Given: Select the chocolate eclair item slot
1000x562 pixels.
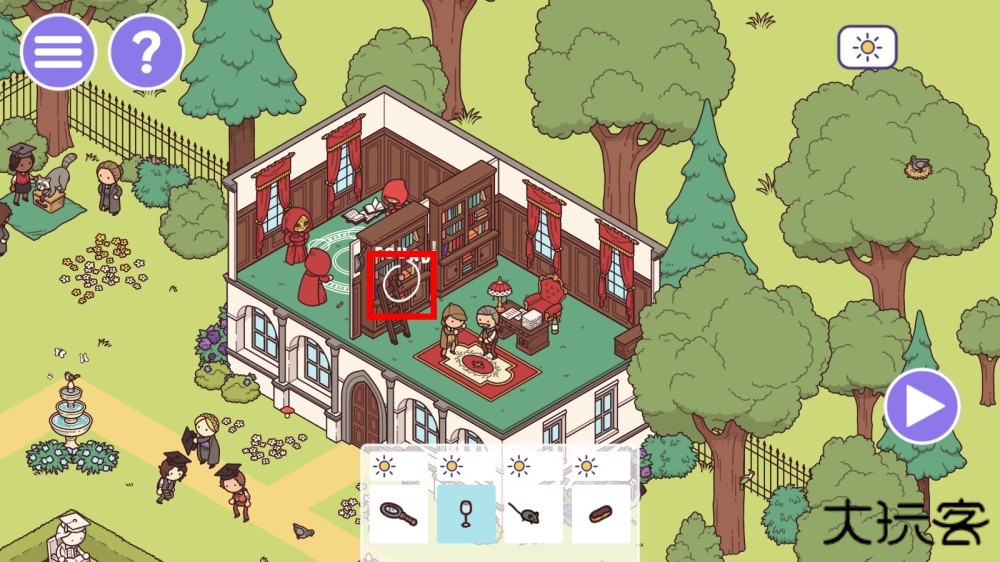Looking at the screenshot, I should click(x=601, y=514).
